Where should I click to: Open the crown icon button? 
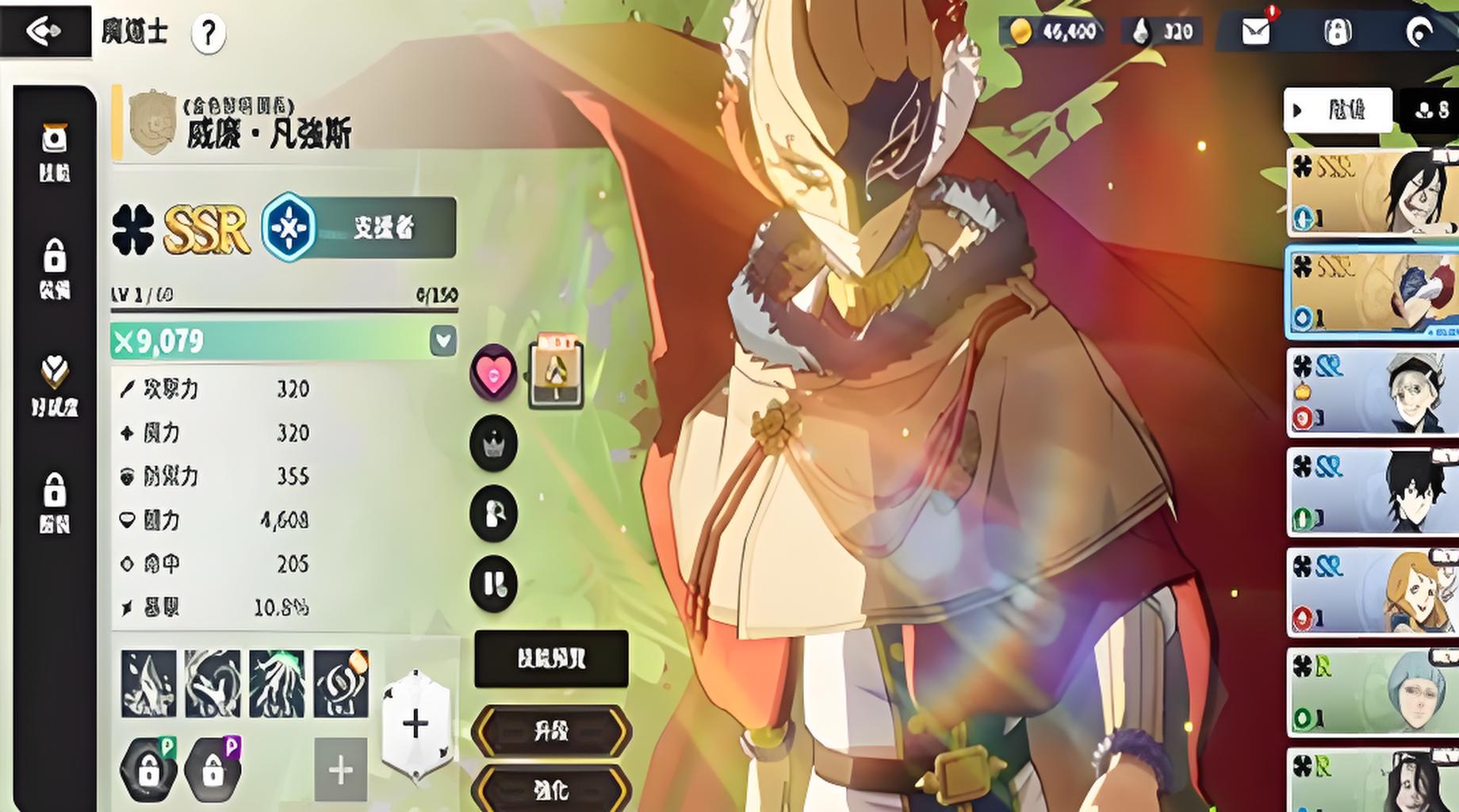[493, 443]
